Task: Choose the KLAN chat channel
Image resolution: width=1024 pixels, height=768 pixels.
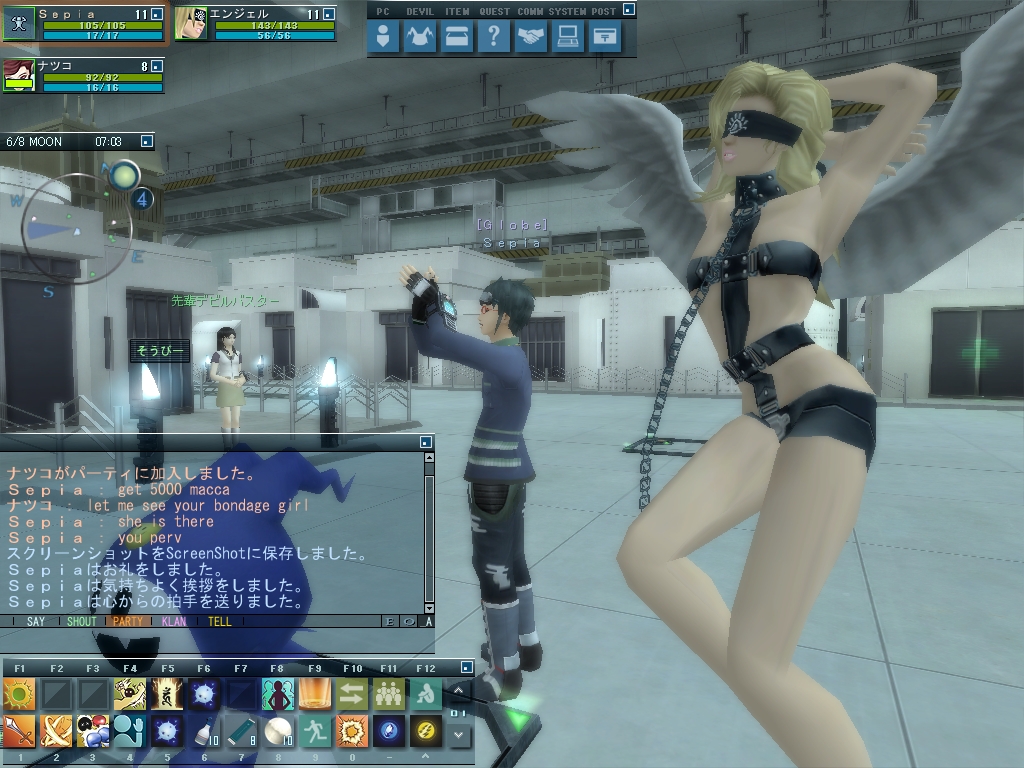Action: coord(173,621)
